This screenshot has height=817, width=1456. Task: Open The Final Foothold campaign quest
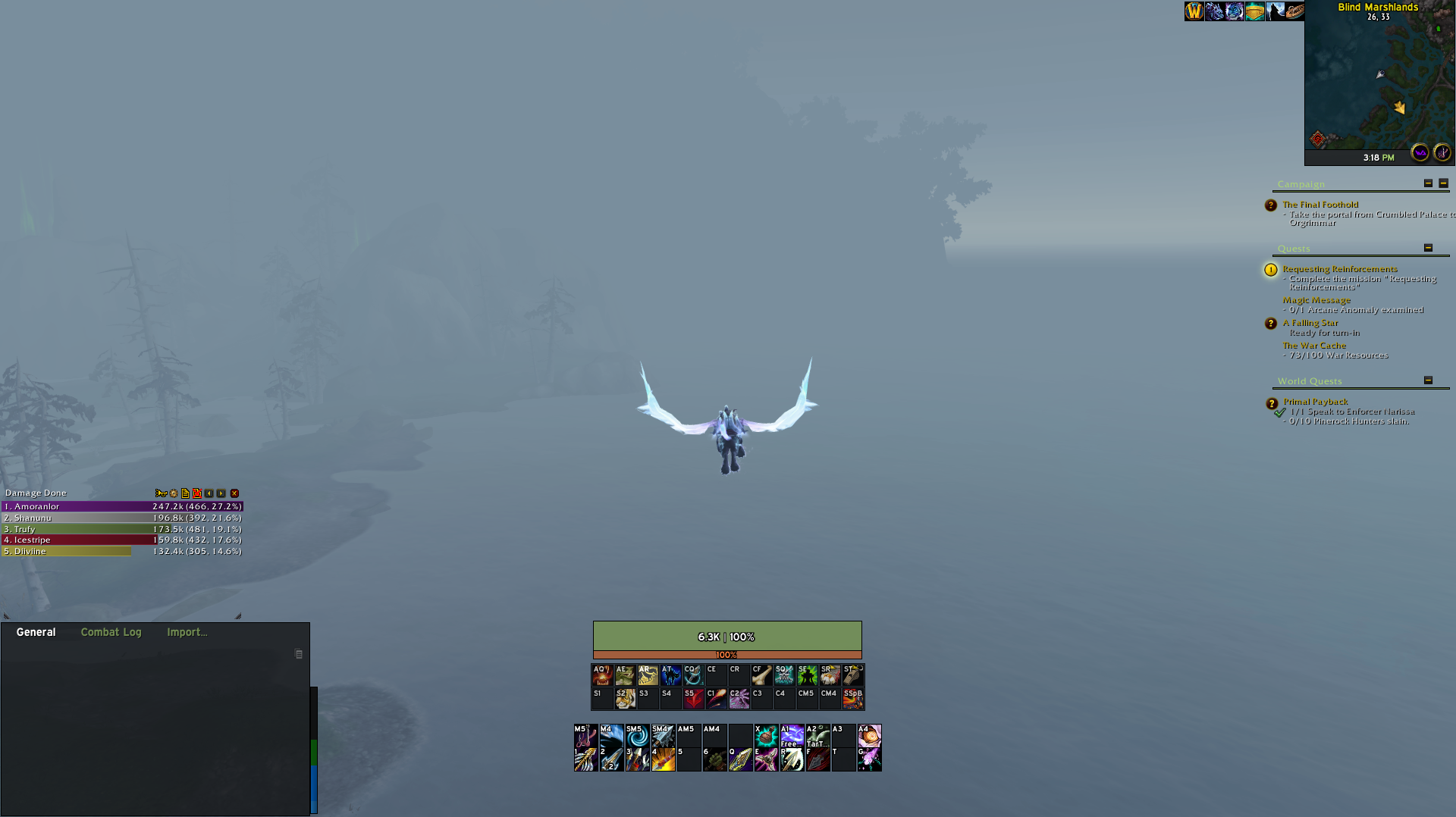1320,205
